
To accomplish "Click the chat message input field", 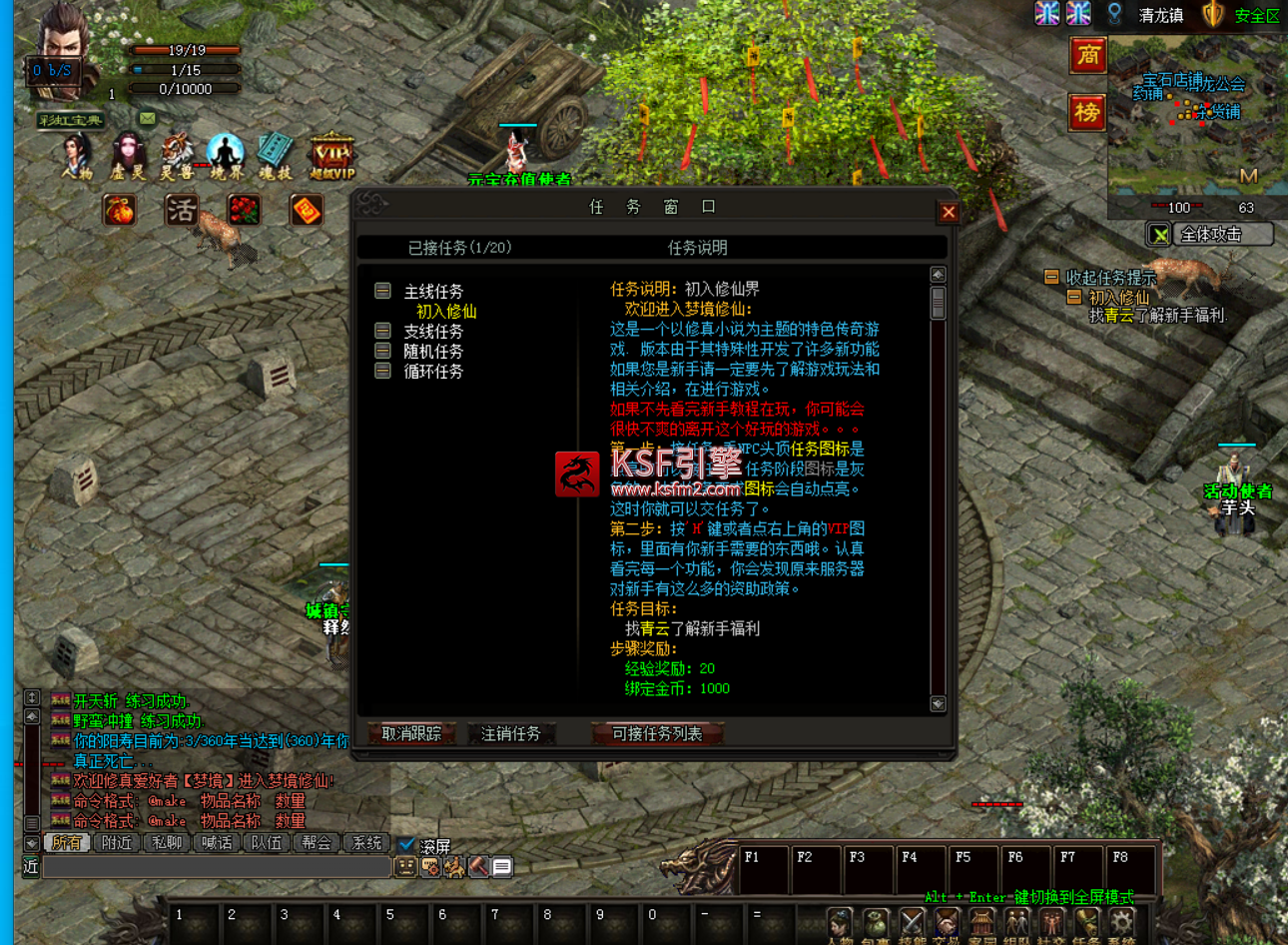I will tap(216, 867).
